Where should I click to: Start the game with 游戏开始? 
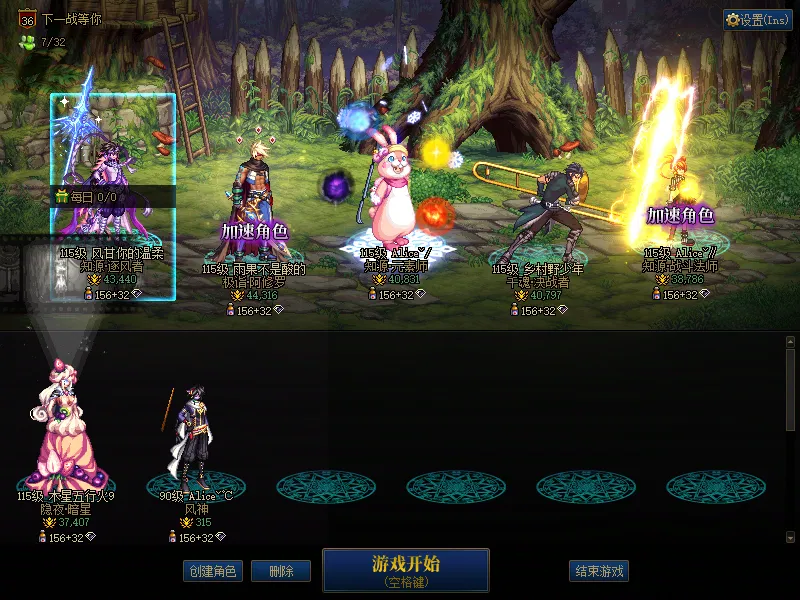[405, 570]
